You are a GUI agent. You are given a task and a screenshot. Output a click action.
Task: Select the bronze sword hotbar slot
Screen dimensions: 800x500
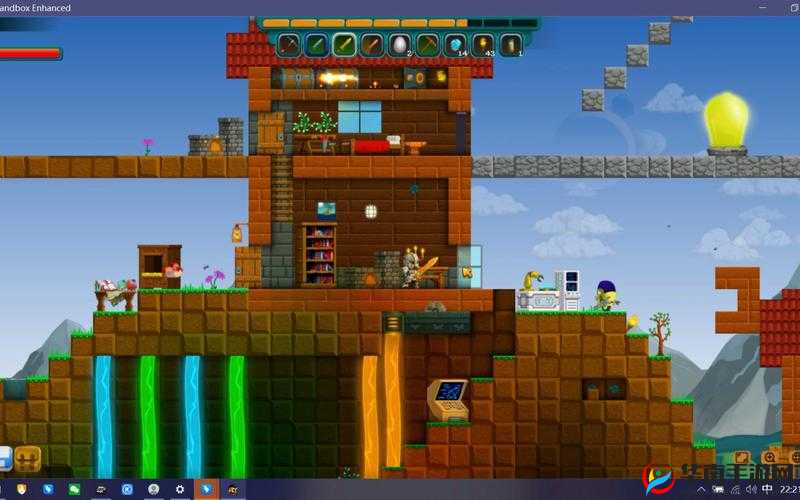click(372, 44)
